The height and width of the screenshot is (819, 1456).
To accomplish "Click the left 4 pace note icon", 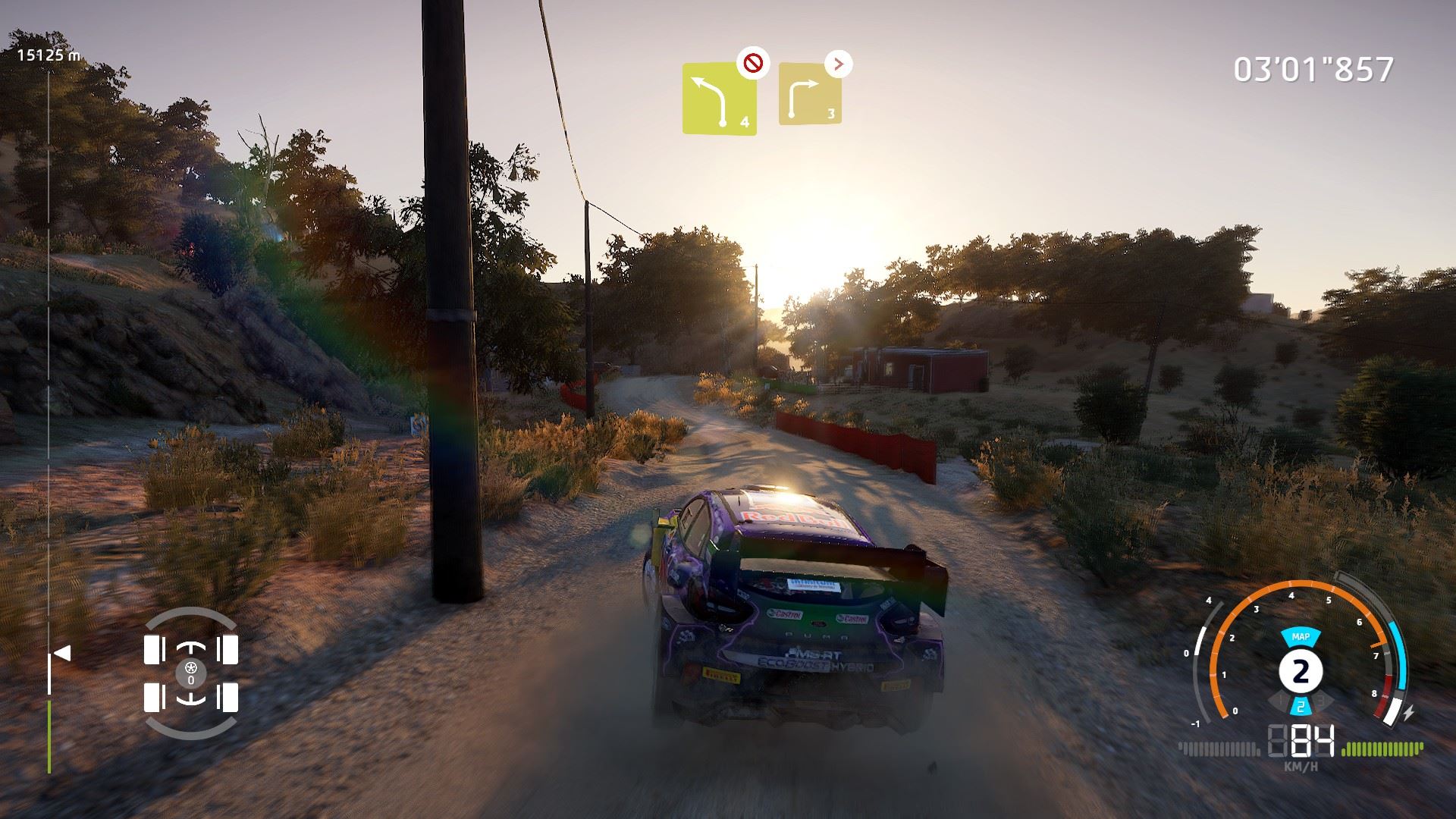I will click(x=719, y=99).
